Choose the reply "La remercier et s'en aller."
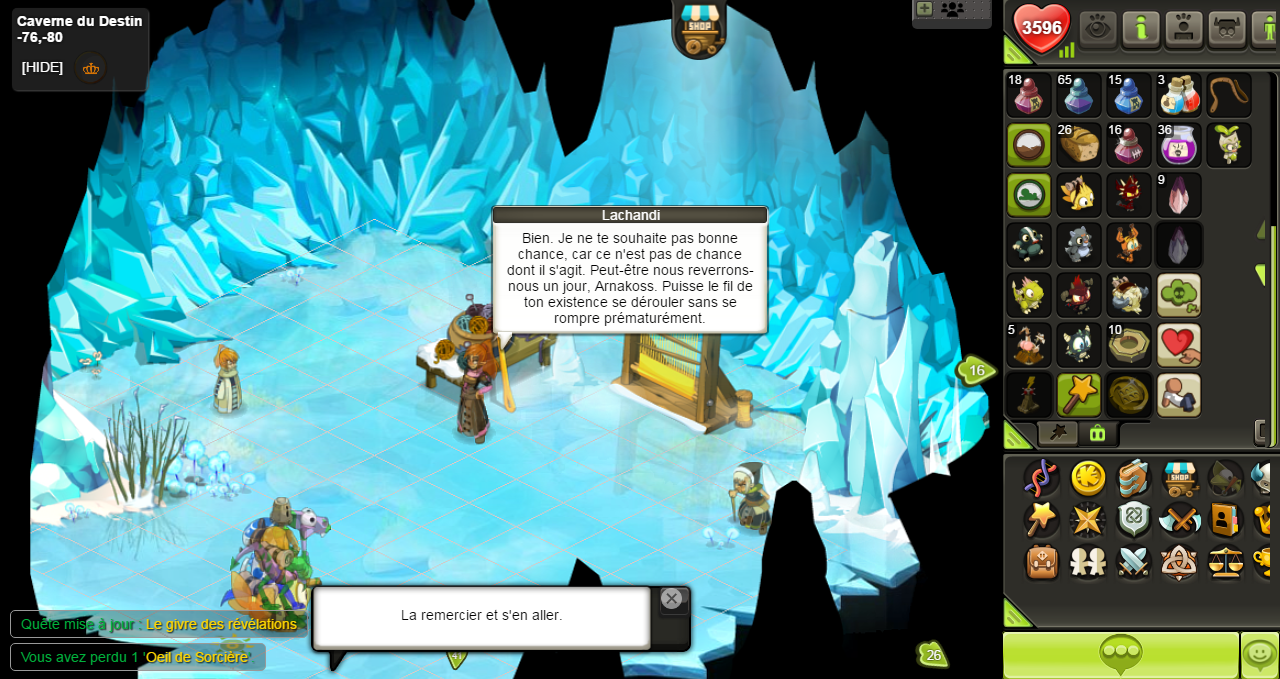1280x679 pixels. click(481, 616)
